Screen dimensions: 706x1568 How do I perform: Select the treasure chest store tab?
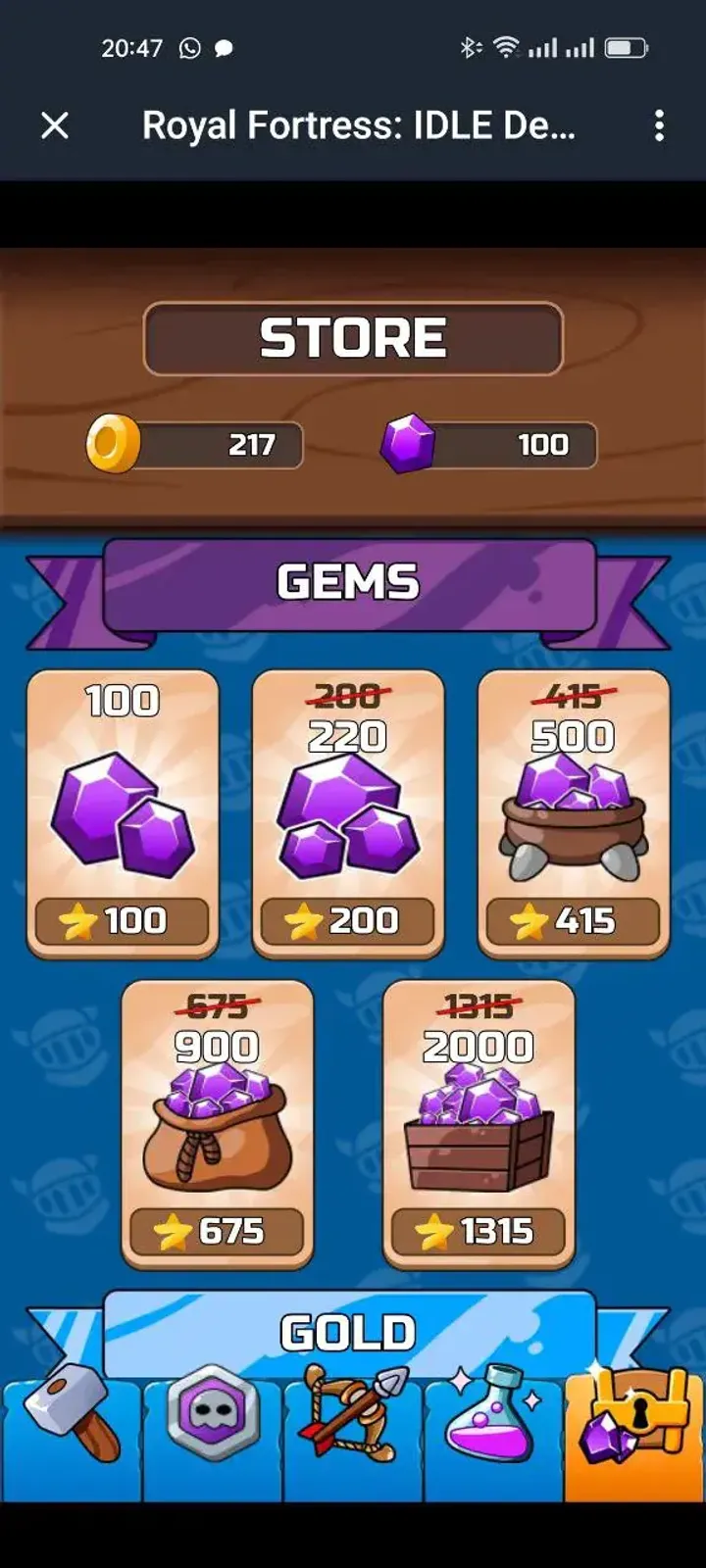[634, 1439]
